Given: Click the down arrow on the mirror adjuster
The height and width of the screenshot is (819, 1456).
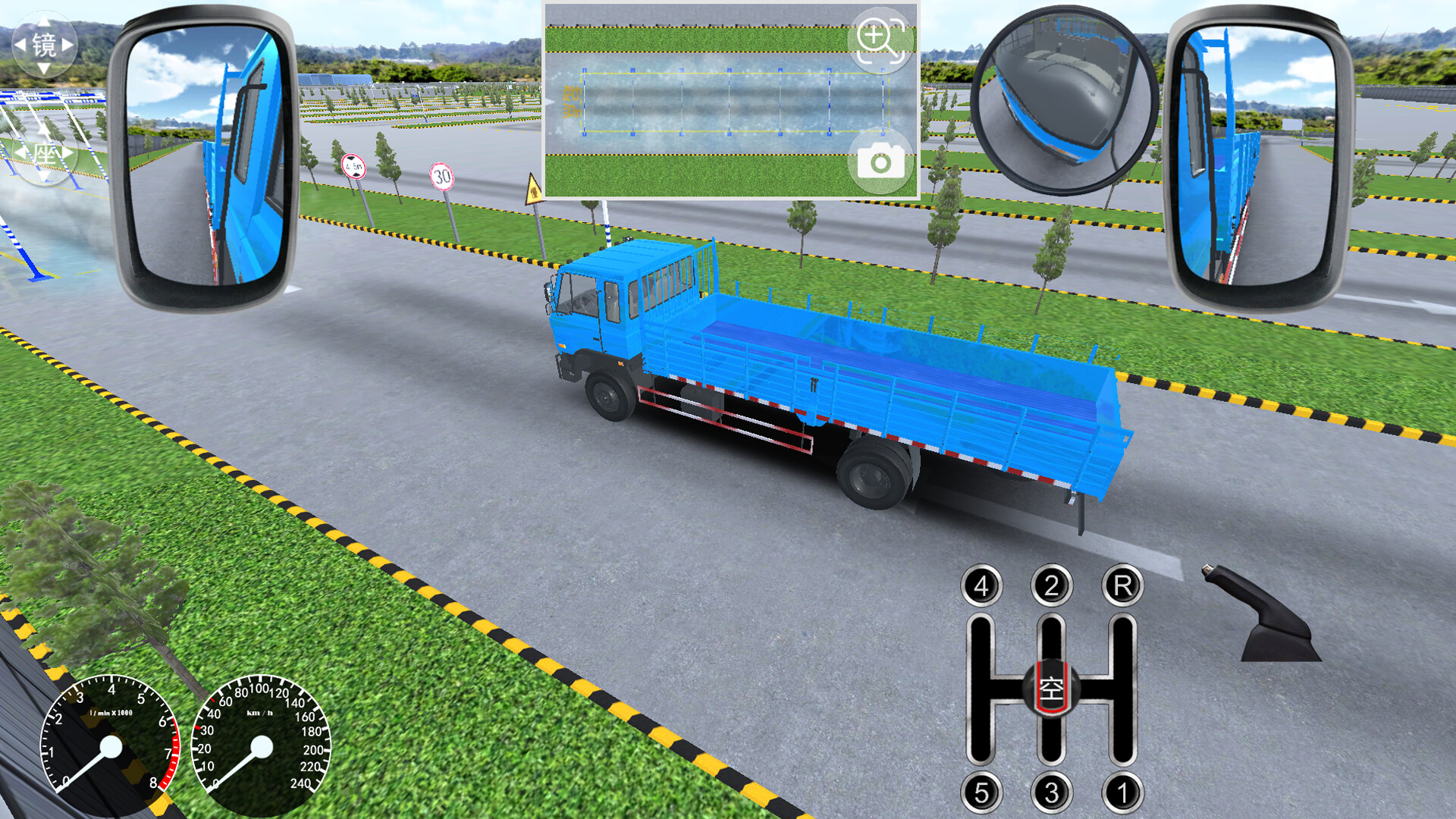Looking at the screenshot, I should pos(44,67).
